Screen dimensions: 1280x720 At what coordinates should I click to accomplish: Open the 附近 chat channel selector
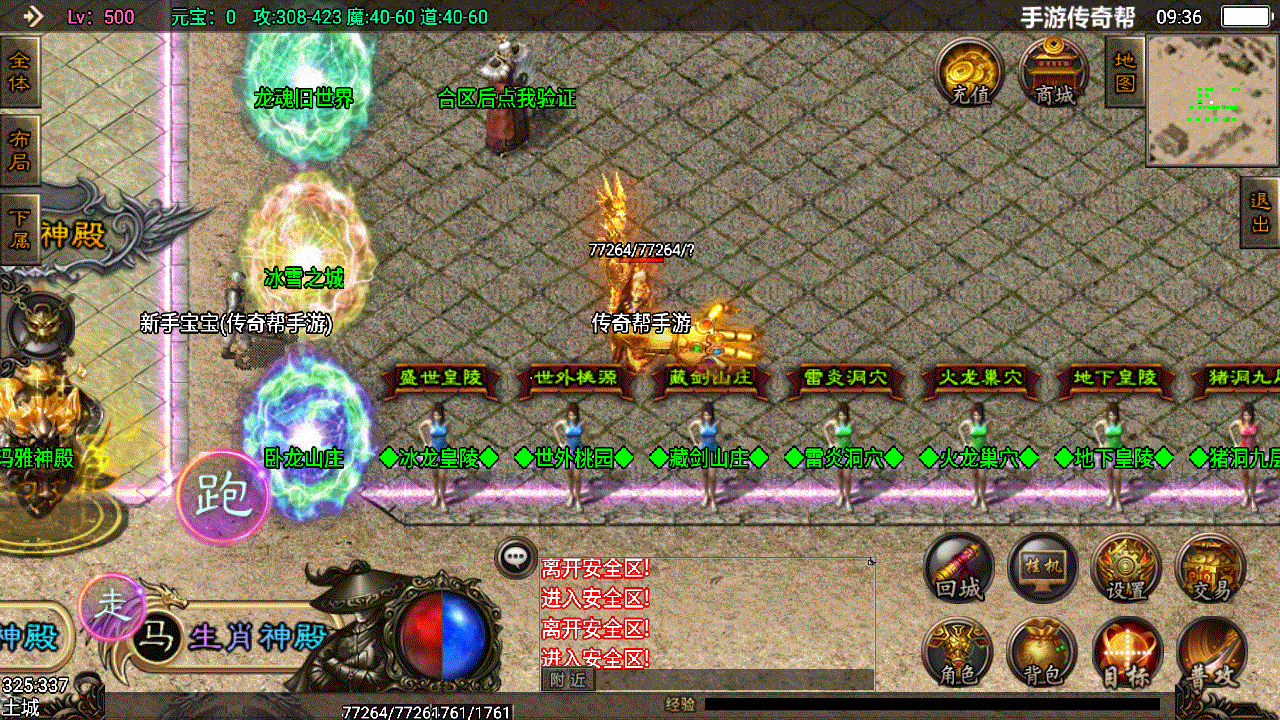point(567,678)
